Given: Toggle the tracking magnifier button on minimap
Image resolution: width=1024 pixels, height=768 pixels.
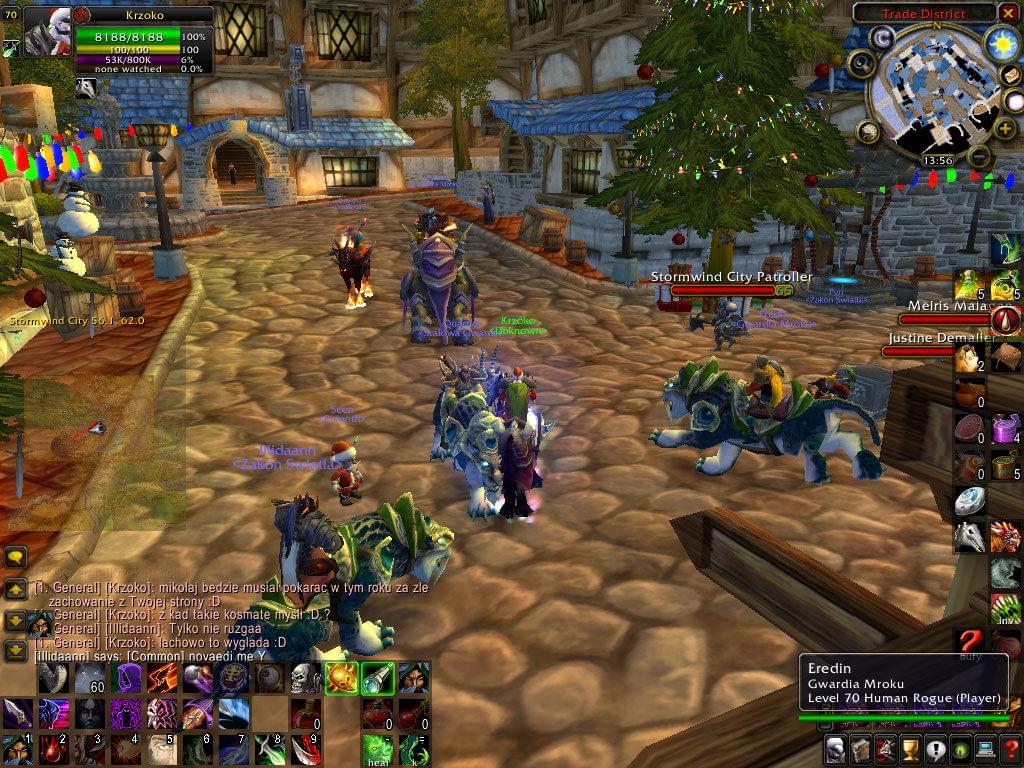Looking at the screenshot, I should click(861, 65).
